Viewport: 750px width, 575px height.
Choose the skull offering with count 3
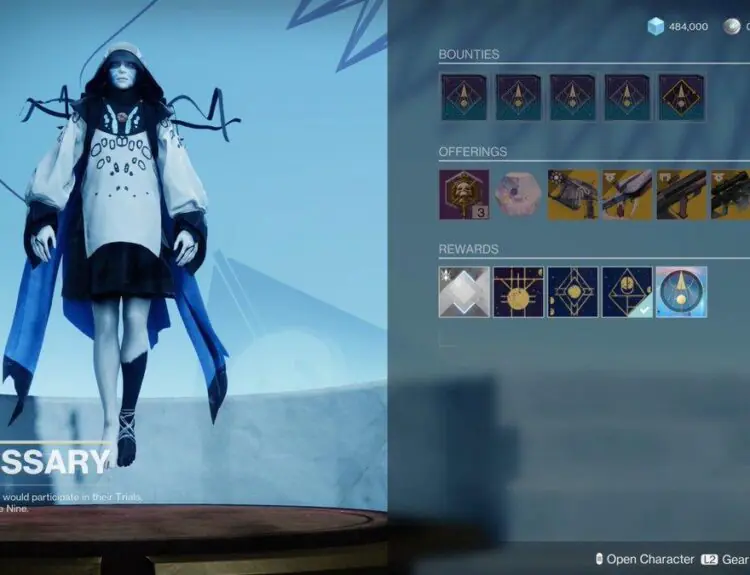pos(464,194)
